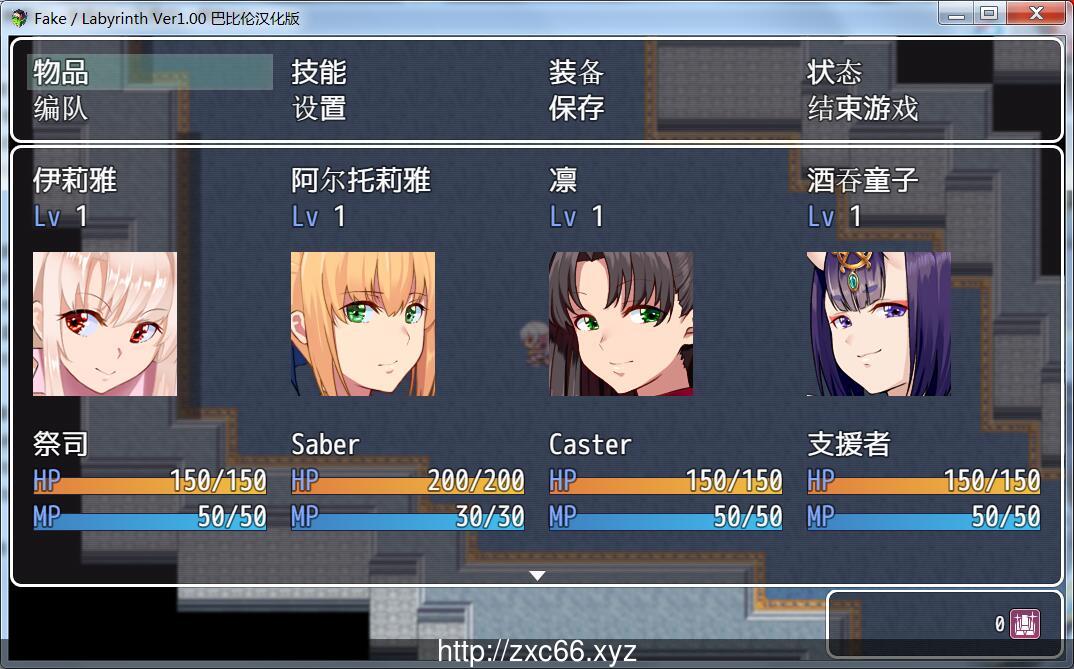Select party member 伊莉雅's portrait
Image resolution: width=1074 pixels, height=669 pixels.
(105, 323)
